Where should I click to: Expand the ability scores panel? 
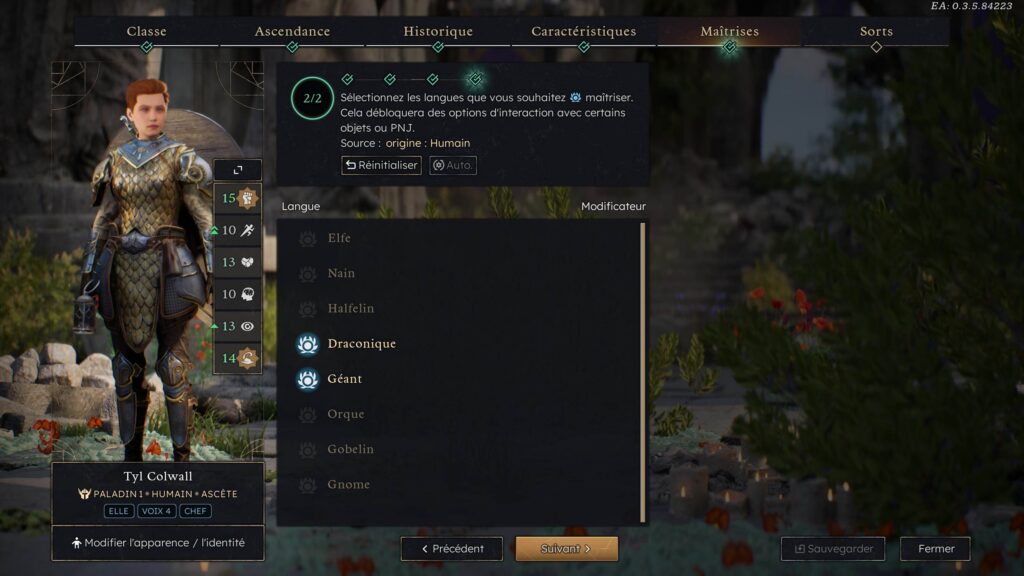tap(237, 171)
